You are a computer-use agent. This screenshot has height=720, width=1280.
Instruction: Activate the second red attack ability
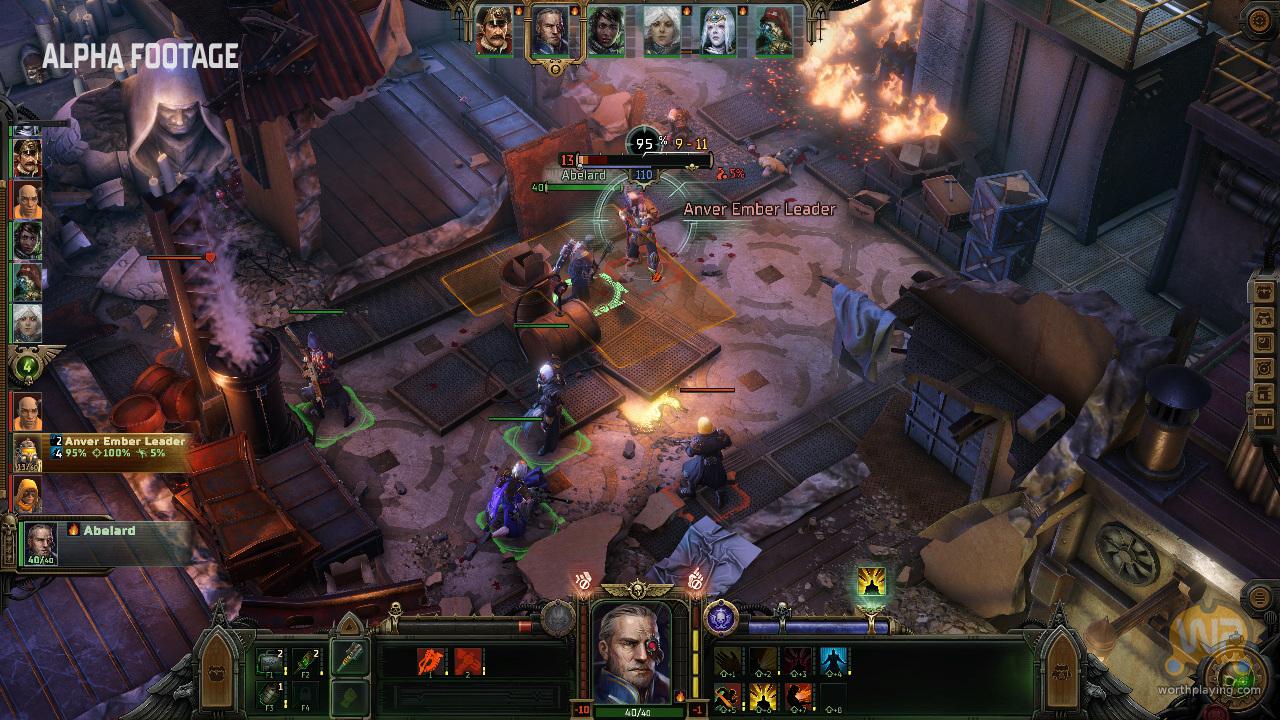pos(468,662)
